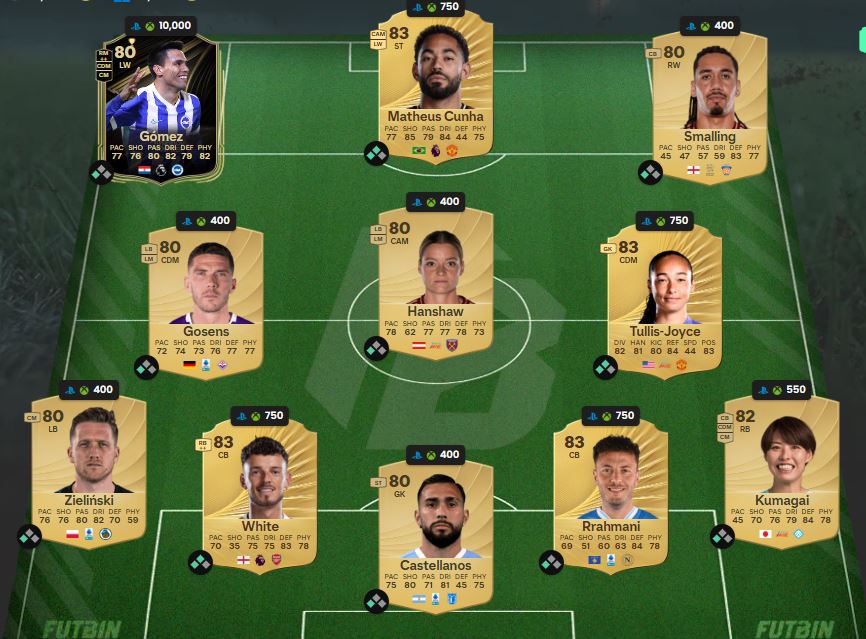Click the chemistry icon beside Rrahmani
866x639 pixels.
tap(551, 562)
